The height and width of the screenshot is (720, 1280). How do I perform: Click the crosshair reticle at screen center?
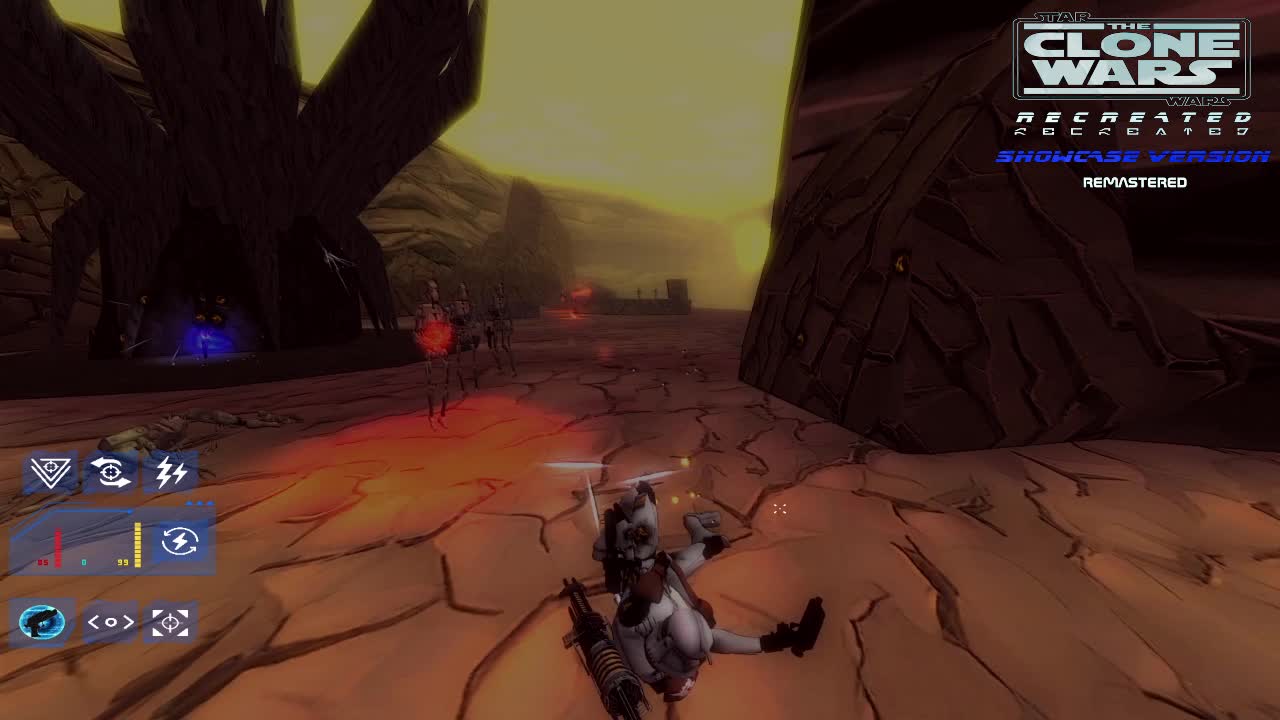coord(779,509)
